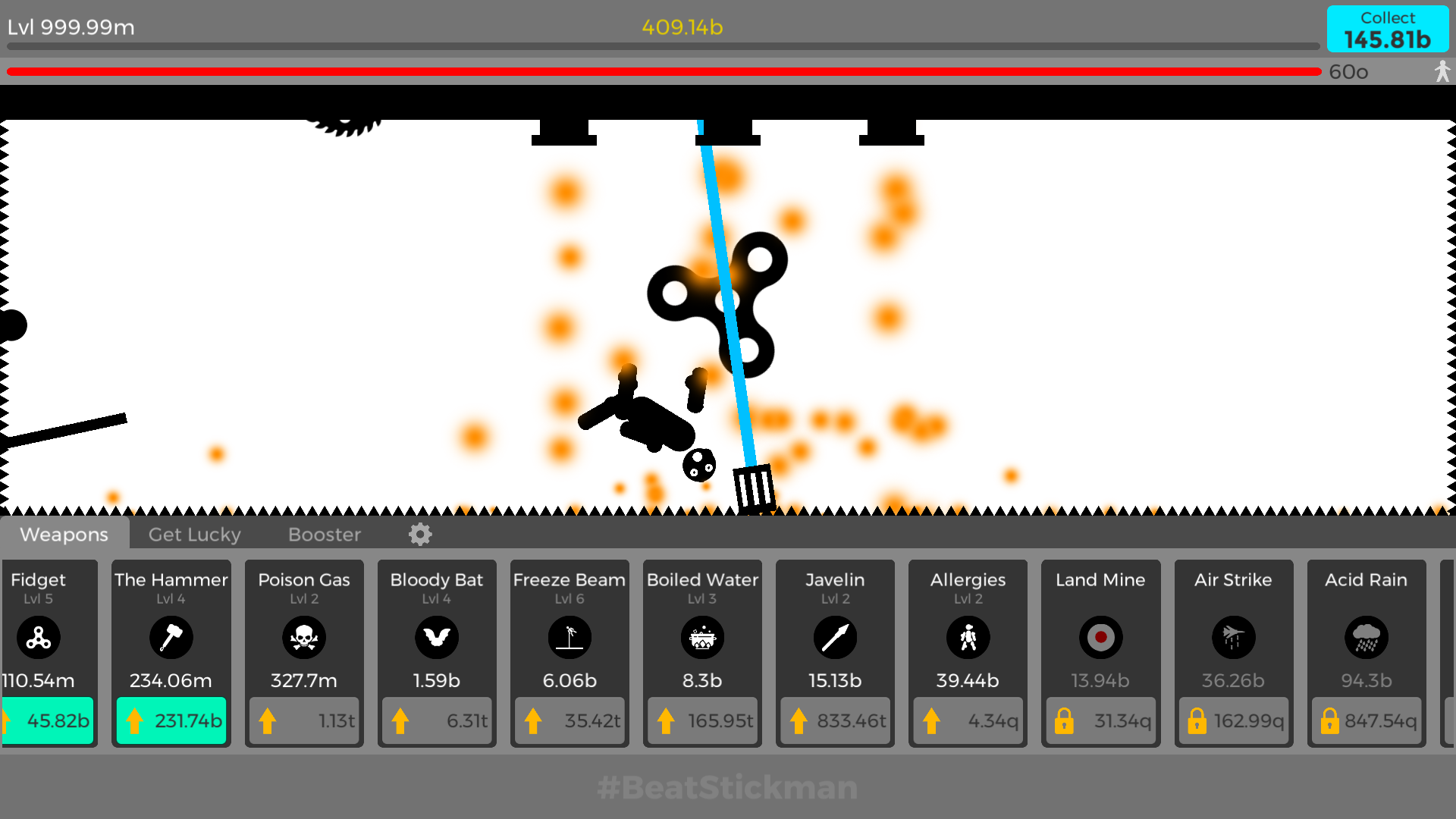Select the Air Strike plane icon
The image size is (1456, 819).
click(x=1233, y=638)
